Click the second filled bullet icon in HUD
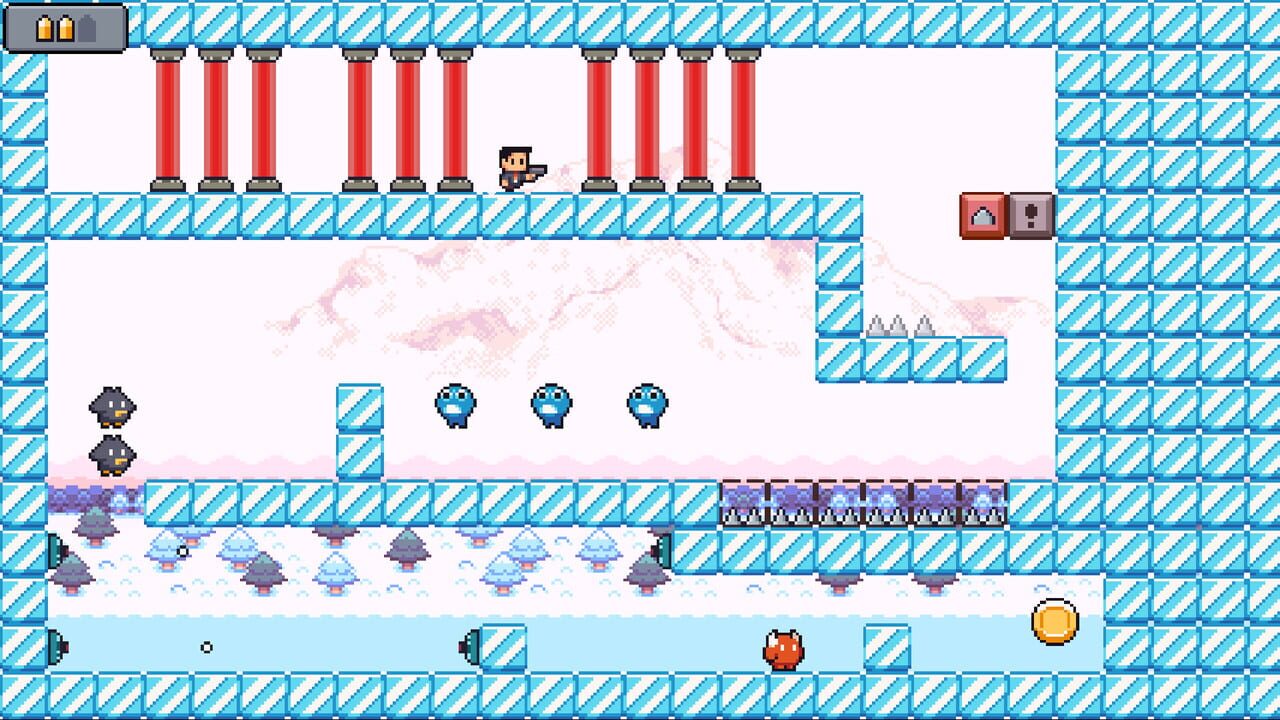 click(x=65, y=28)
